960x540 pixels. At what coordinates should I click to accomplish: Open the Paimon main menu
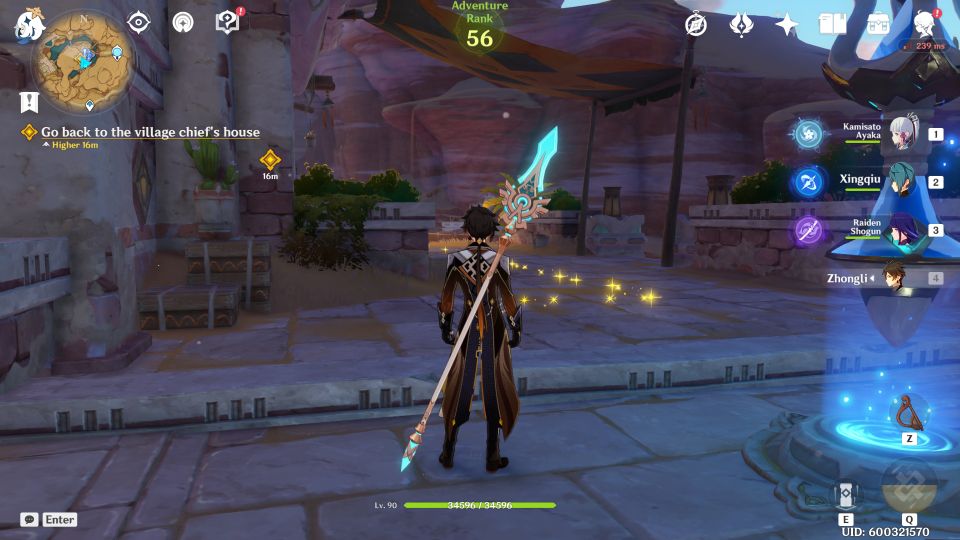tap(28, 24)
